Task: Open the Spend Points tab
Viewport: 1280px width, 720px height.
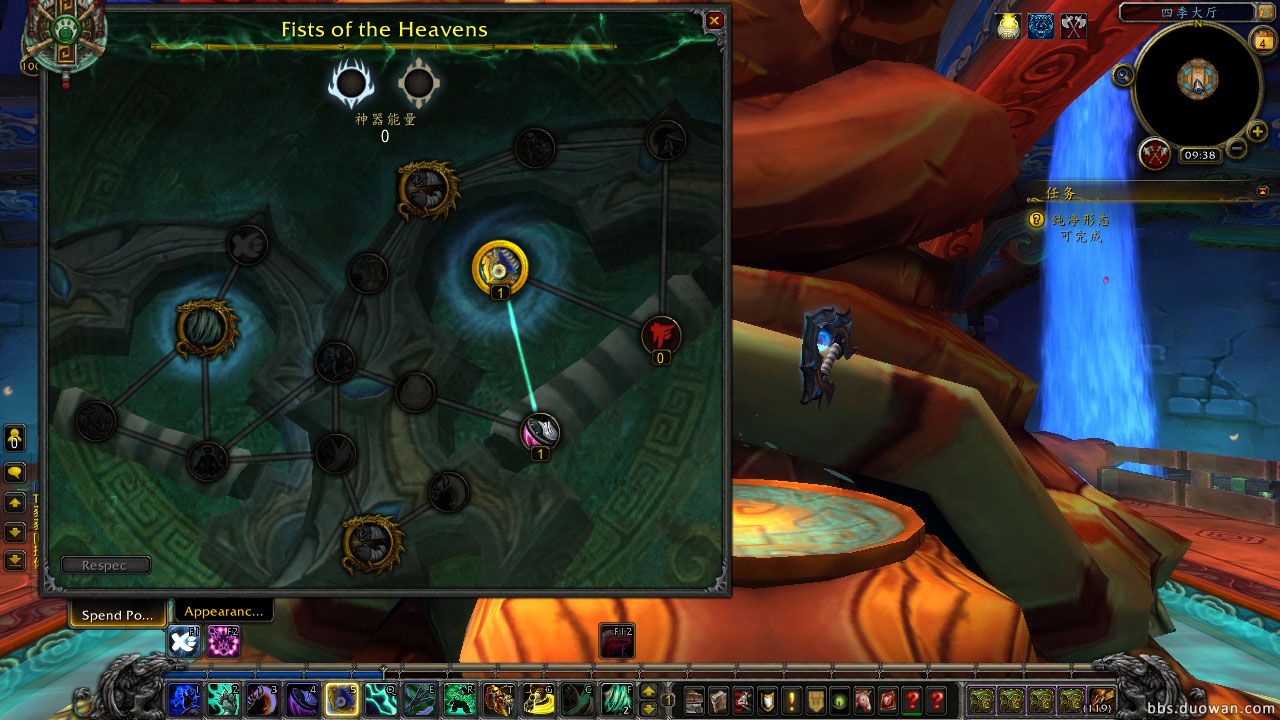Action: point(117,615)
